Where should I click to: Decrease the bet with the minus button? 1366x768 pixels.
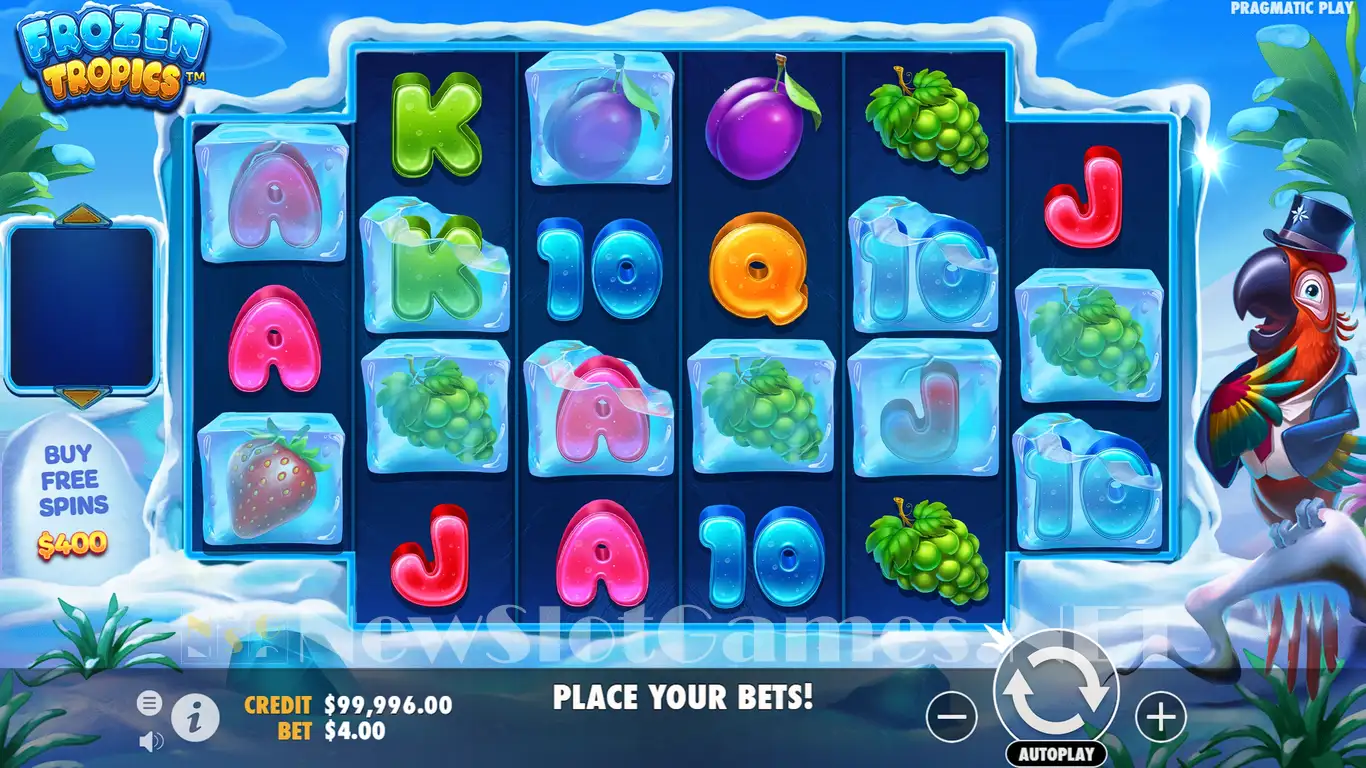pos(951,716)
